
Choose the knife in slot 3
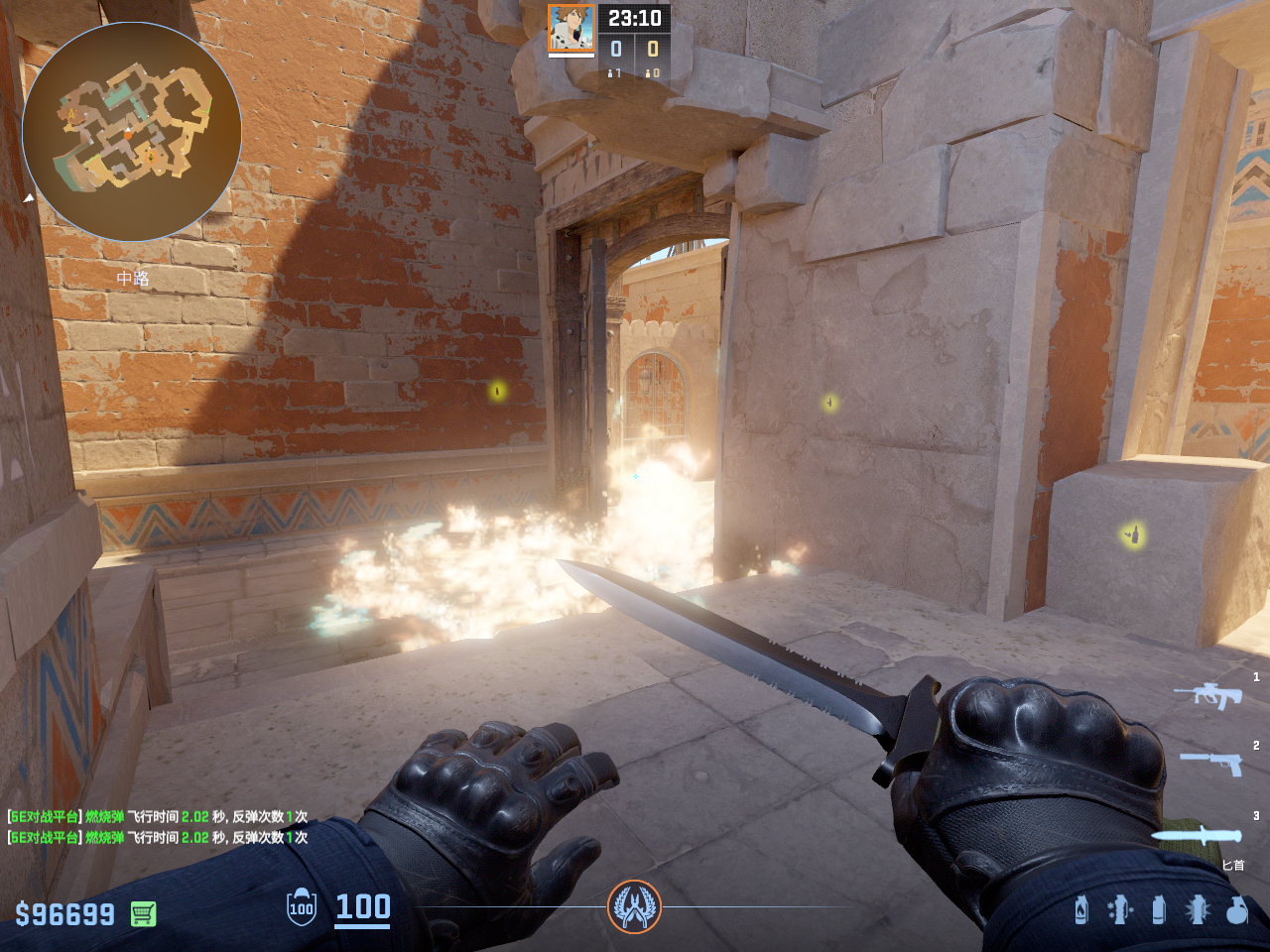(1196, 835)
